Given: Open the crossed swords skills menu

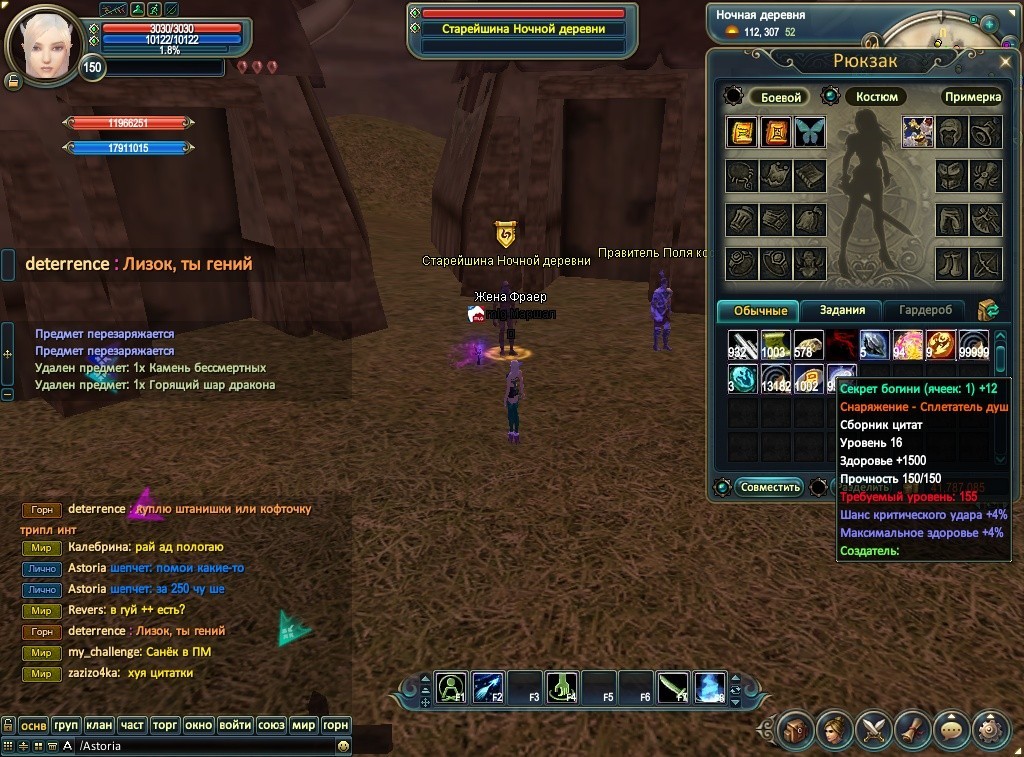Looking at the screenshot, I should [x=874, y=730].
